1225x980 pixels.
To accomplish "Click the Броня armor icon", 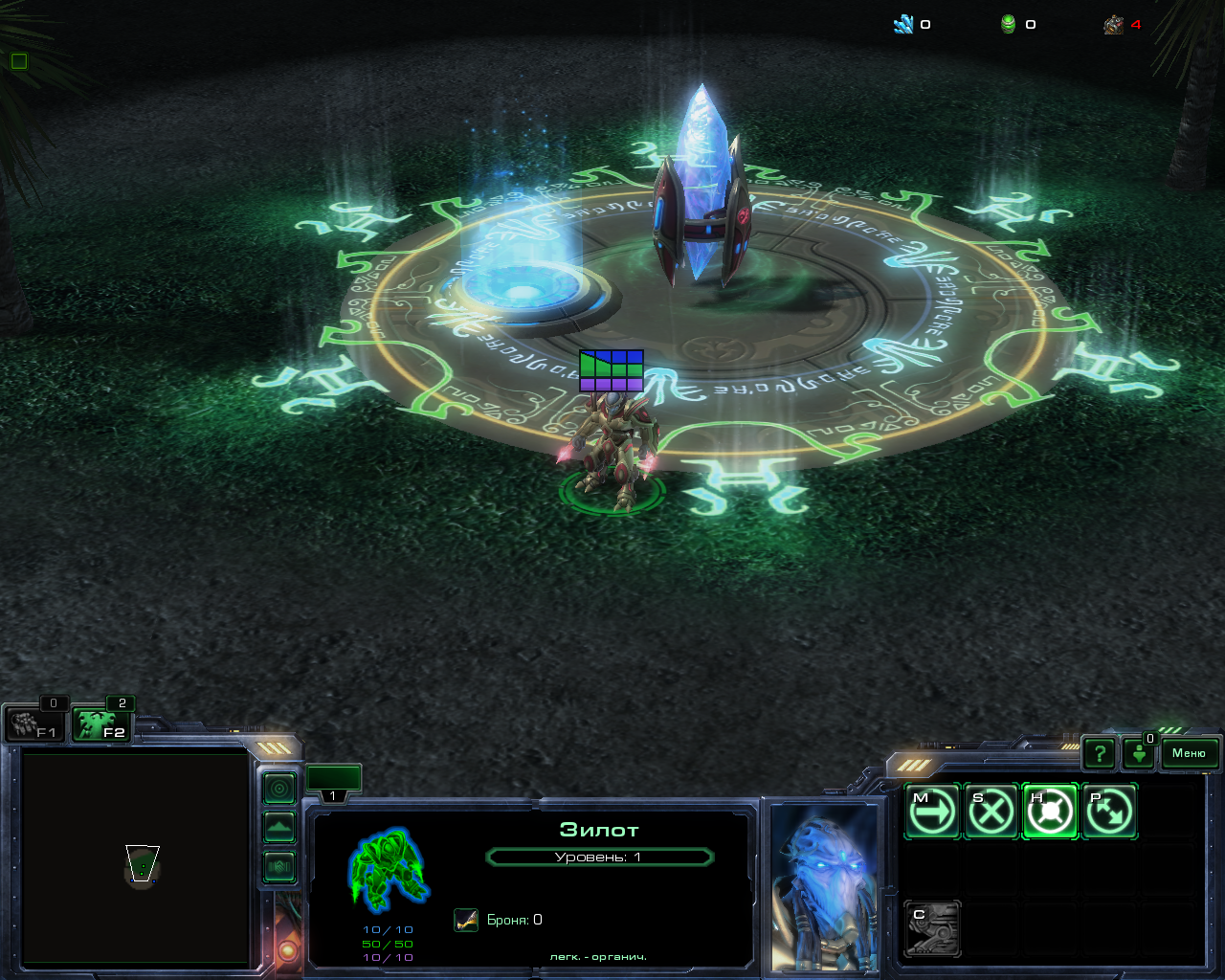I will [466, 920].
